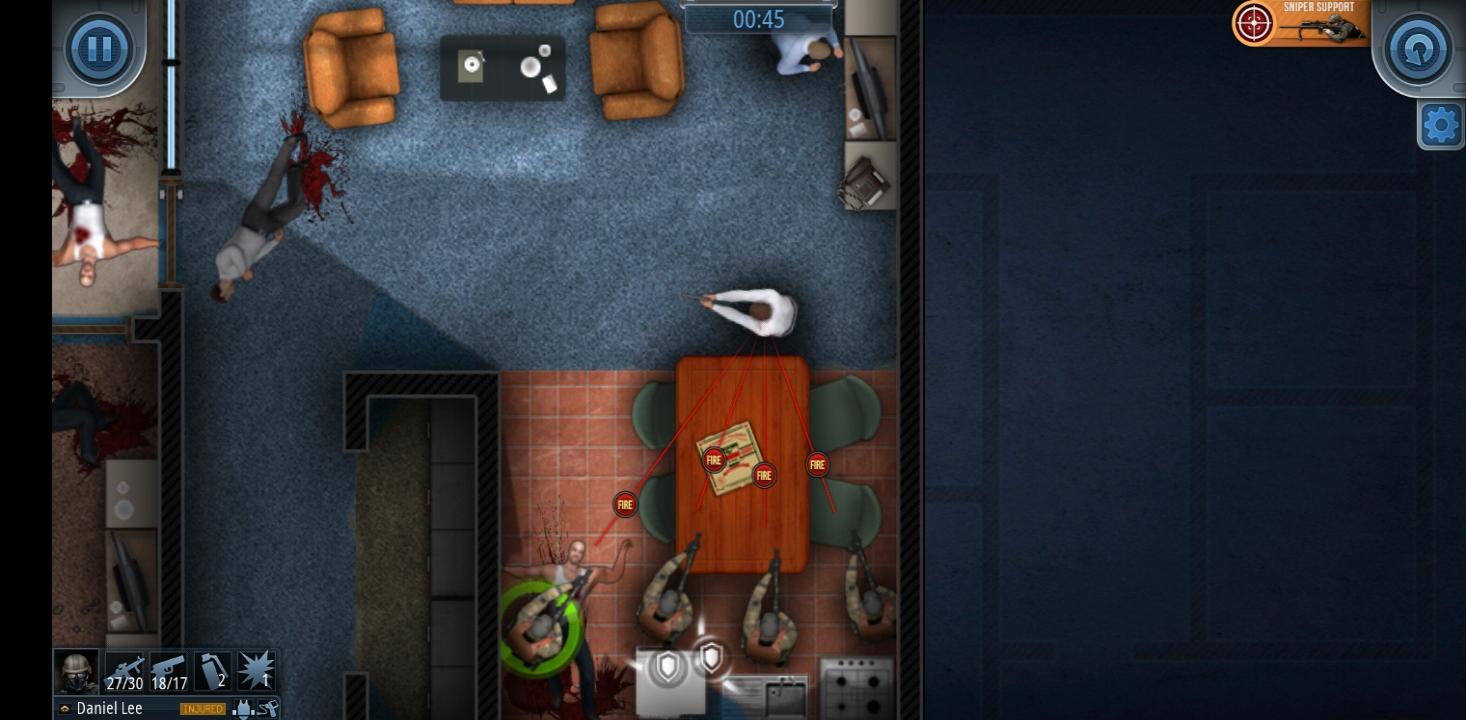Select the trooper highlighted with the green circle
The height and width of the screenshot is (720, 1466).
click(x=543, y=625)
